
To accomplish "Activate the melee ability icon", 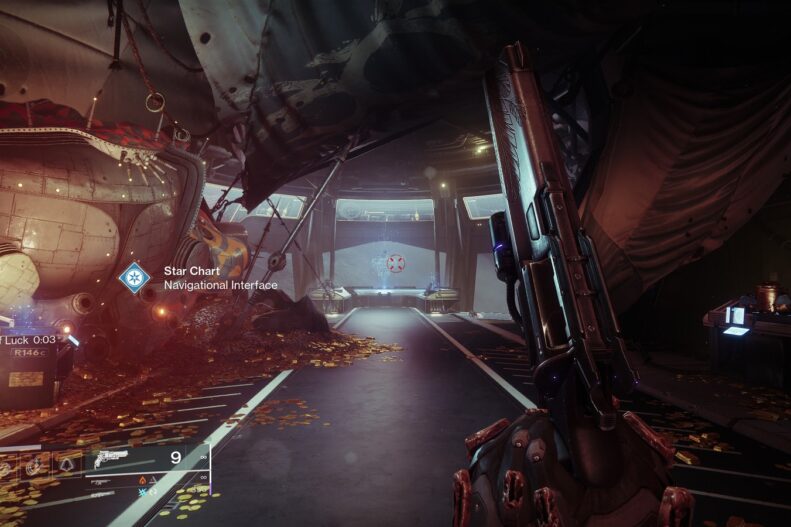I will pyautogui.click(x=37, y=463).
